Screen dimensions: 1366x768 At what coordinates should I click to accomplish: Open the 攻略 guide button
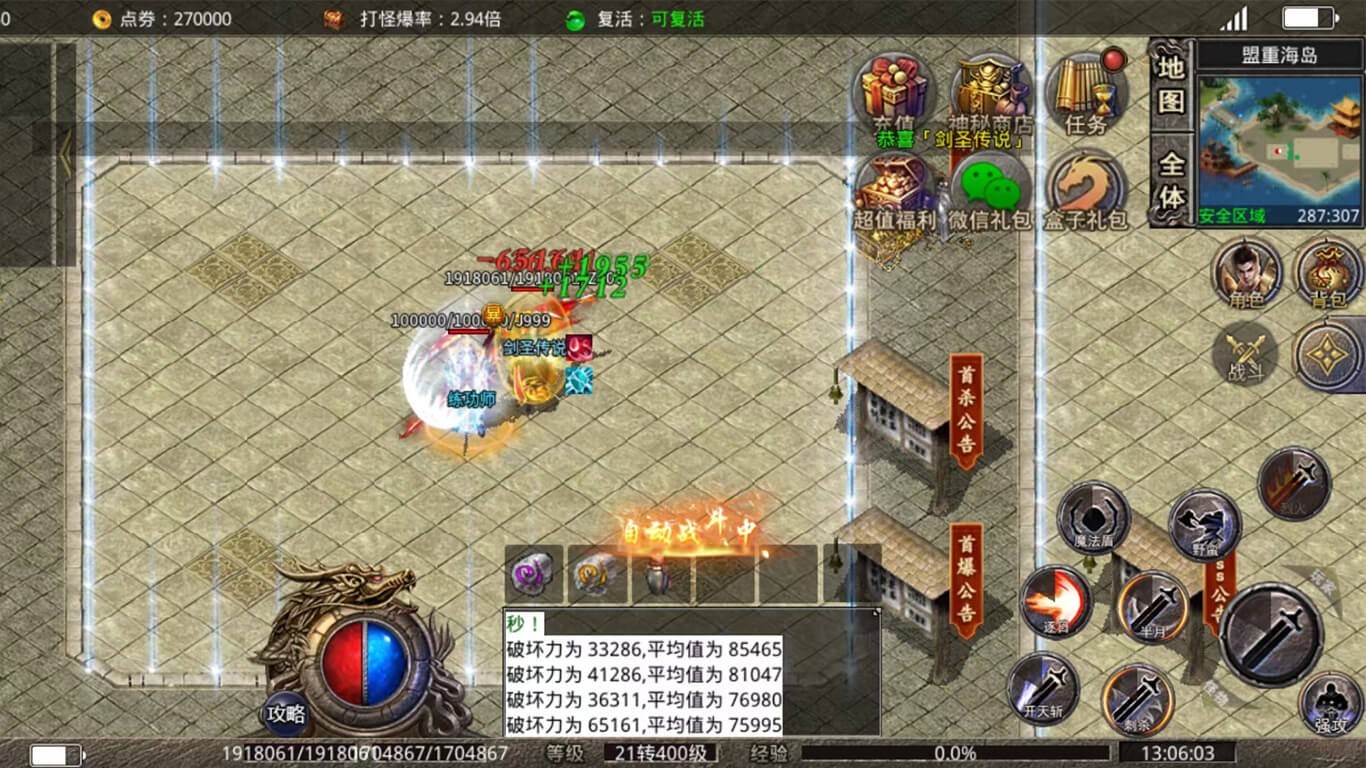[x=286, y=714]
